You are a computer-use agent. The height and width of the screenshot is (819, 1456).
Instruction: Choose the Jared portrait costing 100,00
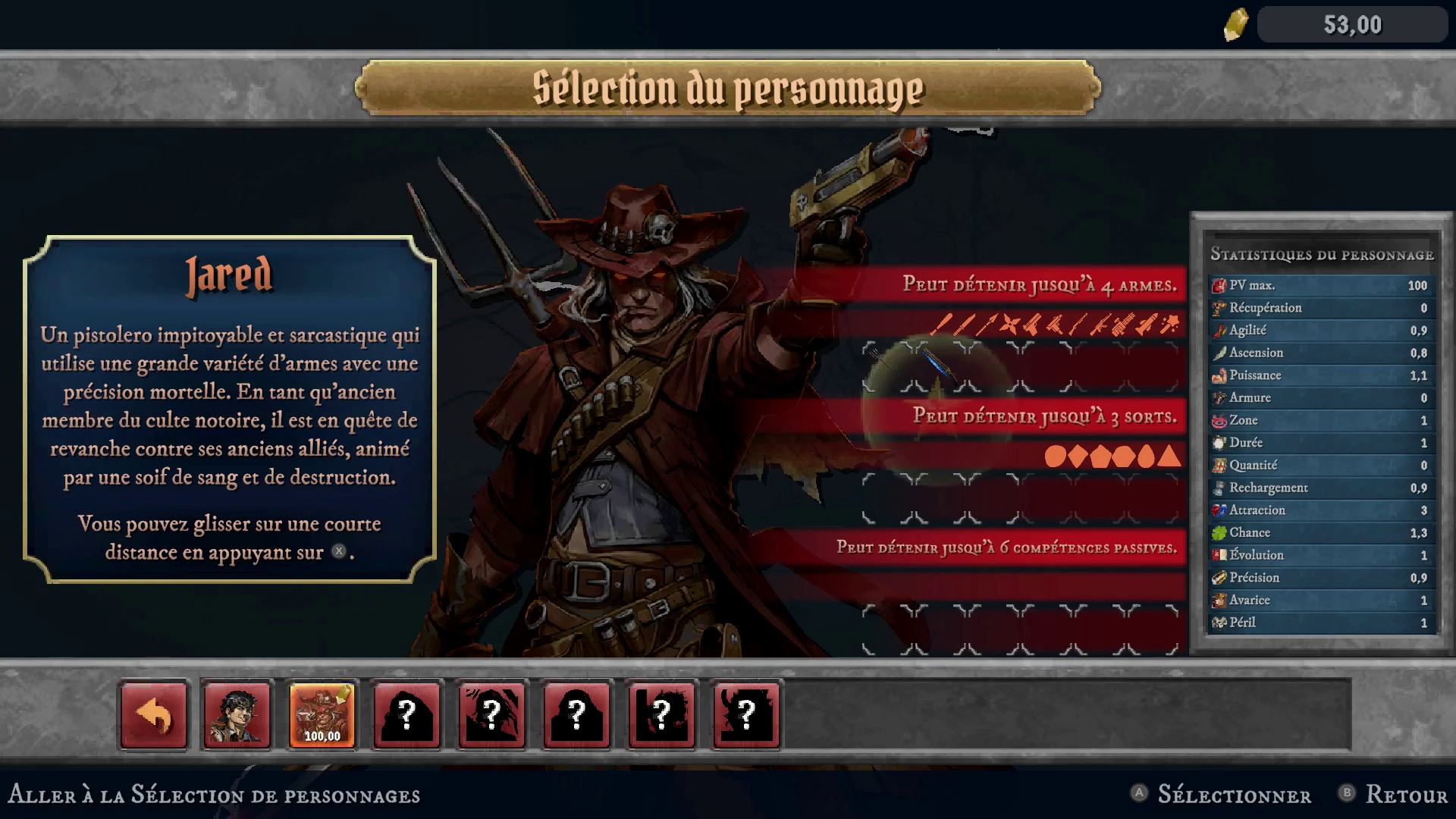[322, 717]
